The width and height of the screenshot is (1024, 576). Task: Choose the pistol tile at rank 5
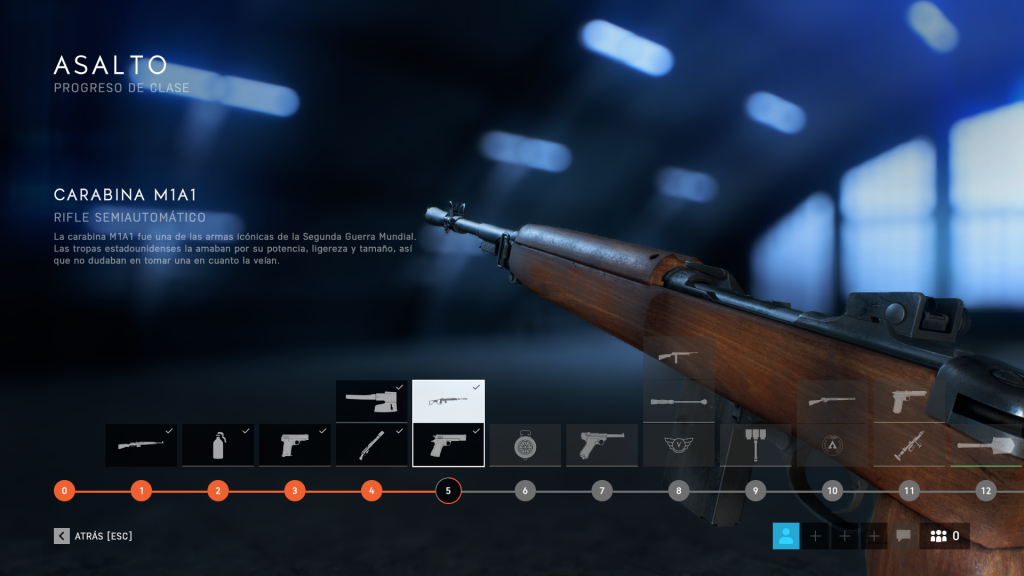coord(448,445)
